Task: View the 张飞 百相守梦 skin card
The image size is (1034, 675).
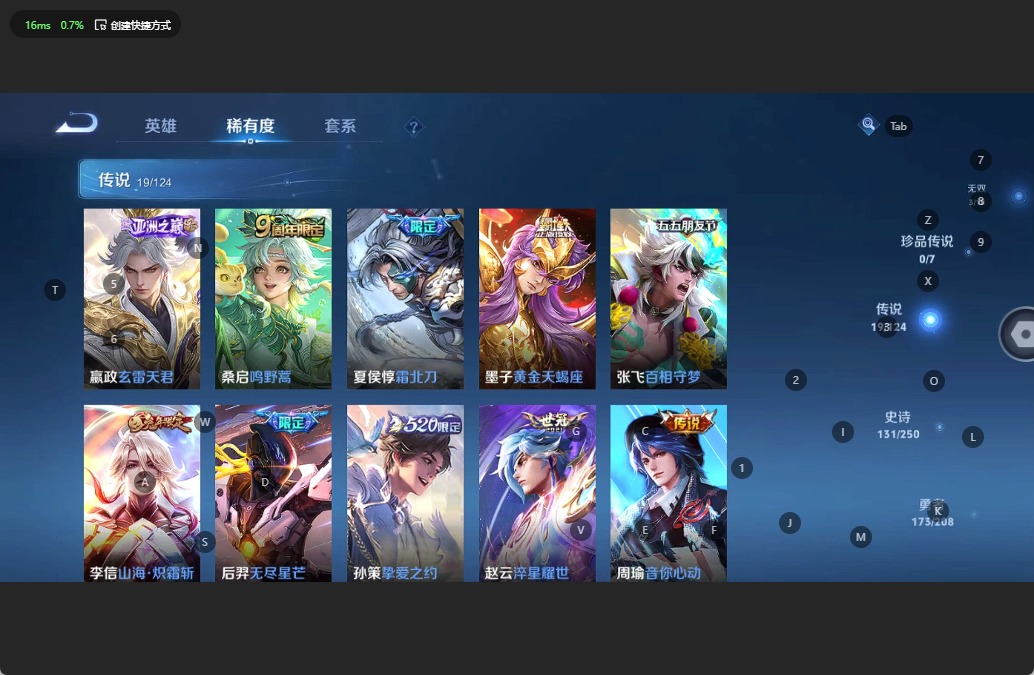Action: (668, 298)
